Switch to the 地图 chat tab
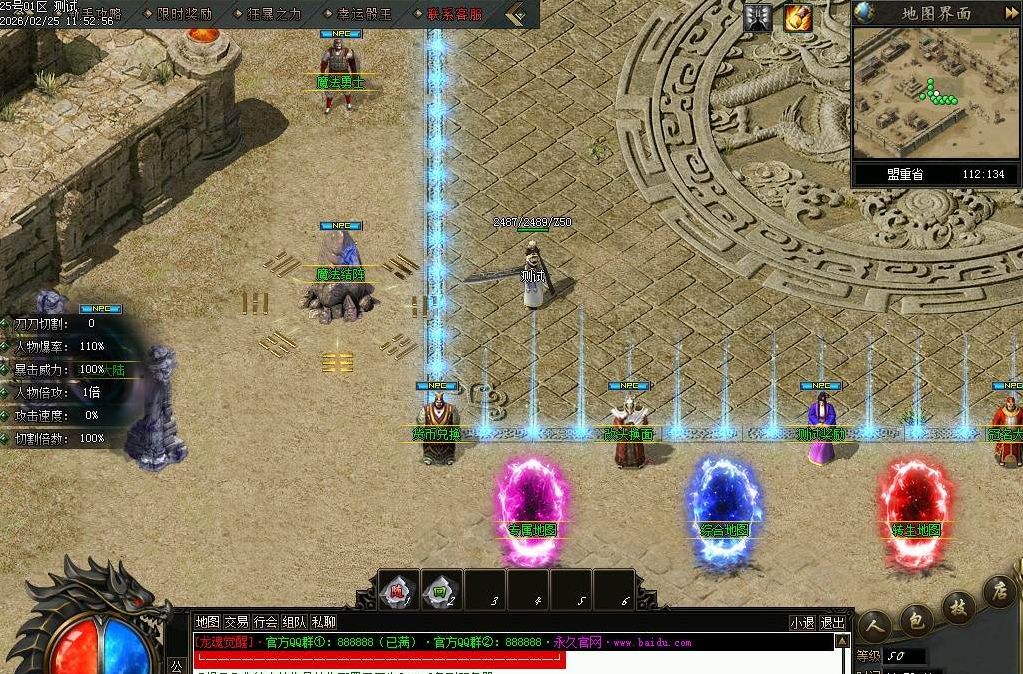 [207, 622]
